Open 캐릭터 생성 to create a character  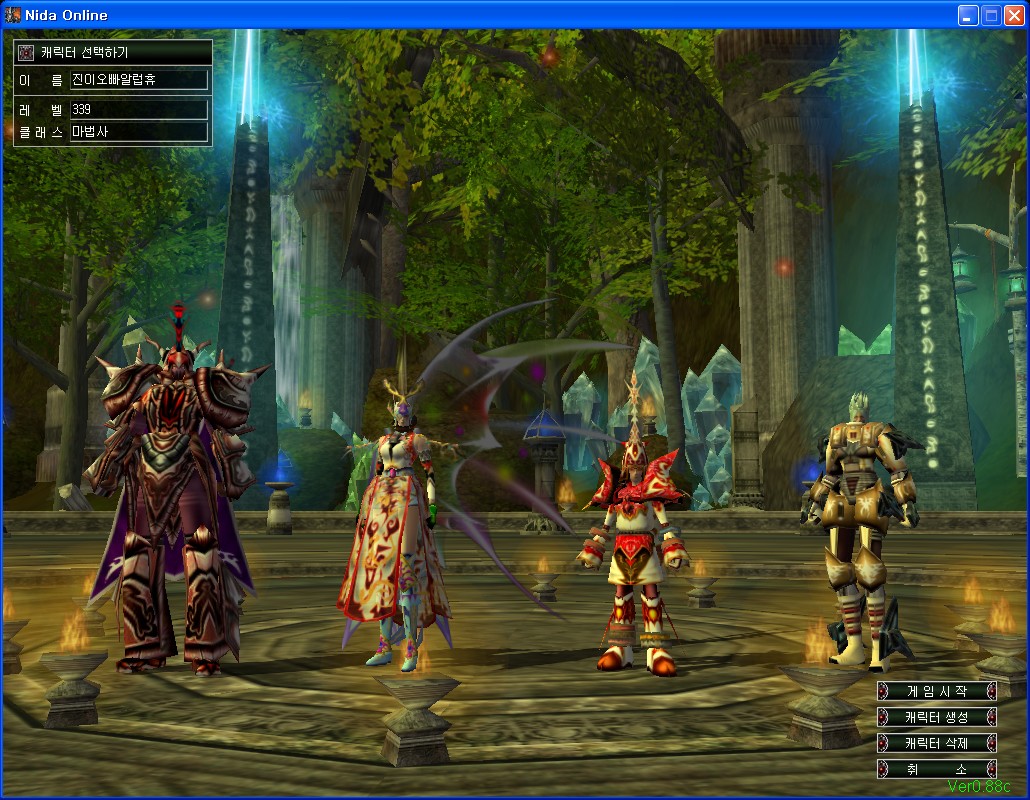[x=936, y=717]
